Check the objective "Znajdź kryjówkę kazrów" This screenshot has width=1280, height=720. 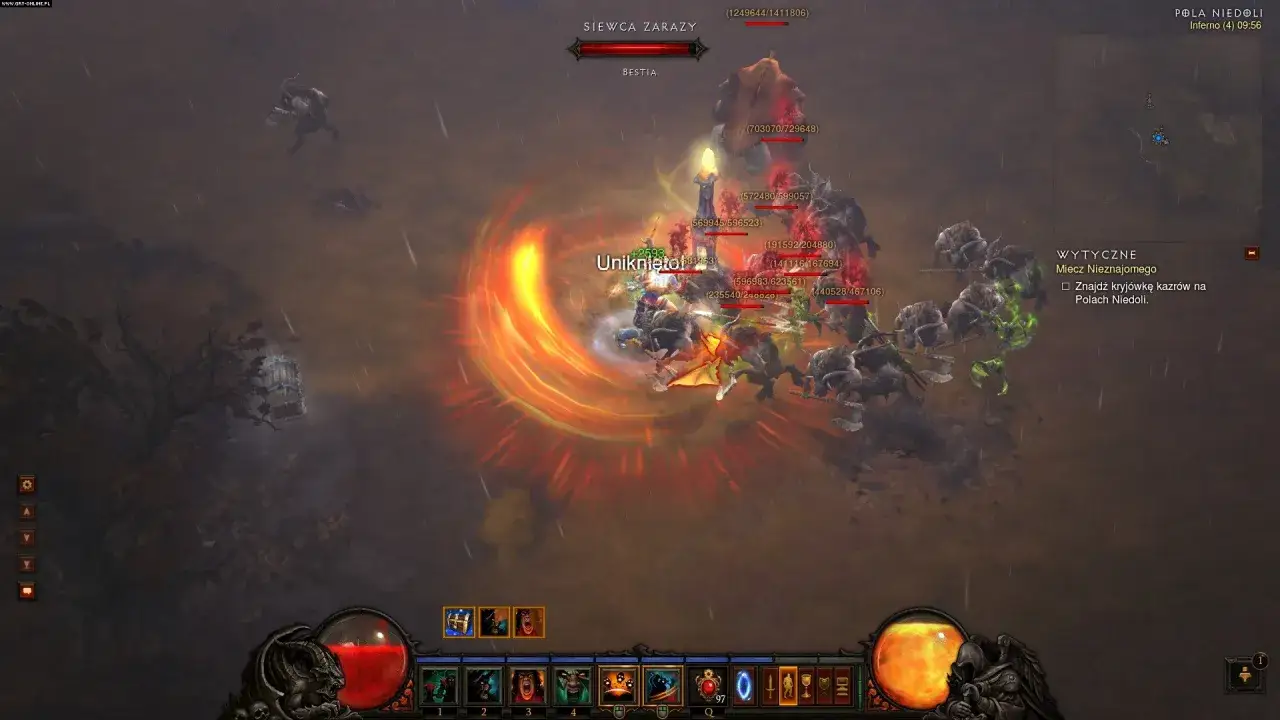[x=1064, y=286]
